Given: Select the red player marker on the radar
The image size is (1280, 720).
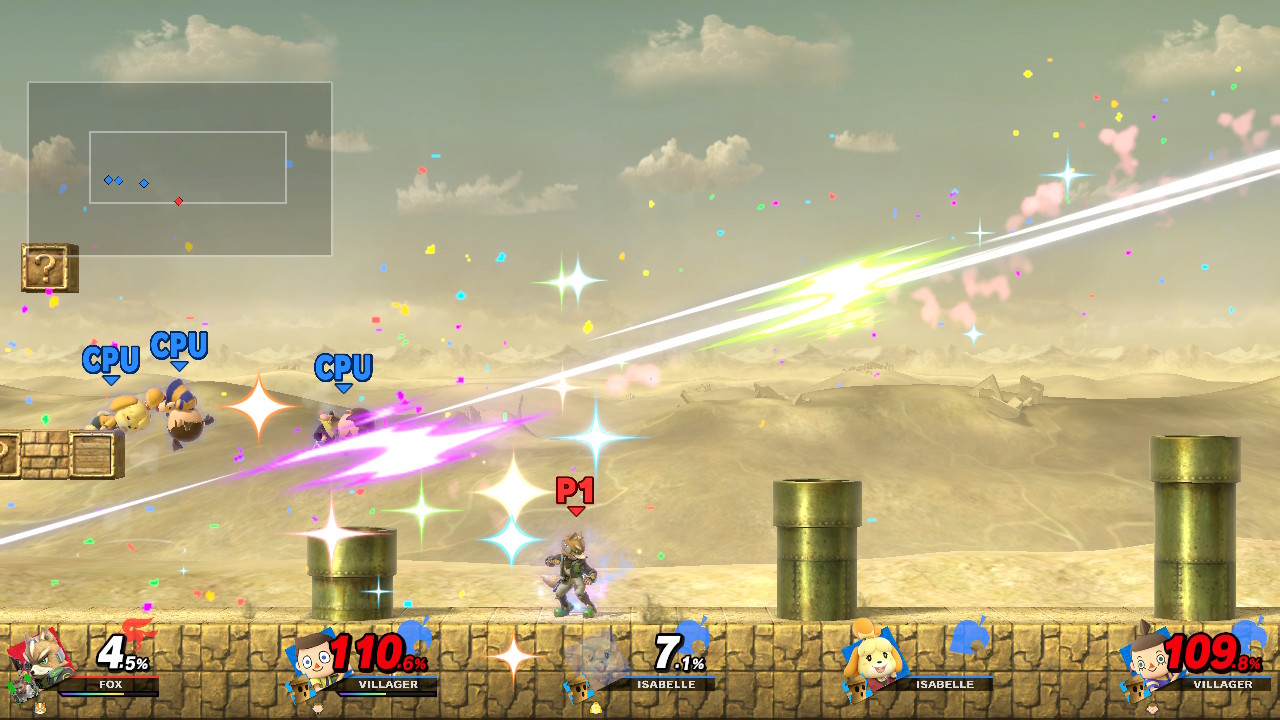Looking at the screenshot, I should (x=178, y=201).
